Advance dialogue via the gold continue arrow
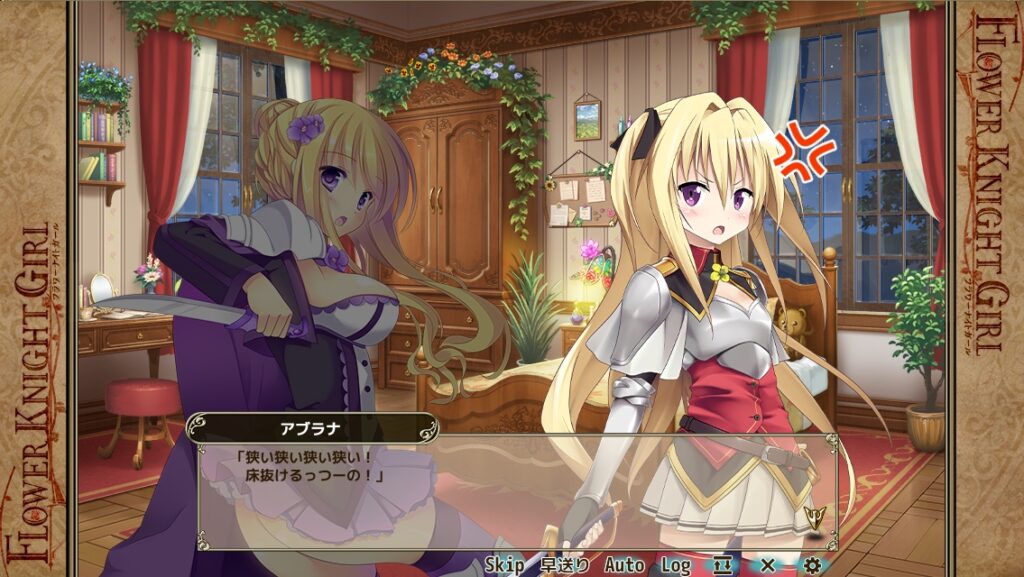Screen dimensions: 1024x577 coord(813,515)
